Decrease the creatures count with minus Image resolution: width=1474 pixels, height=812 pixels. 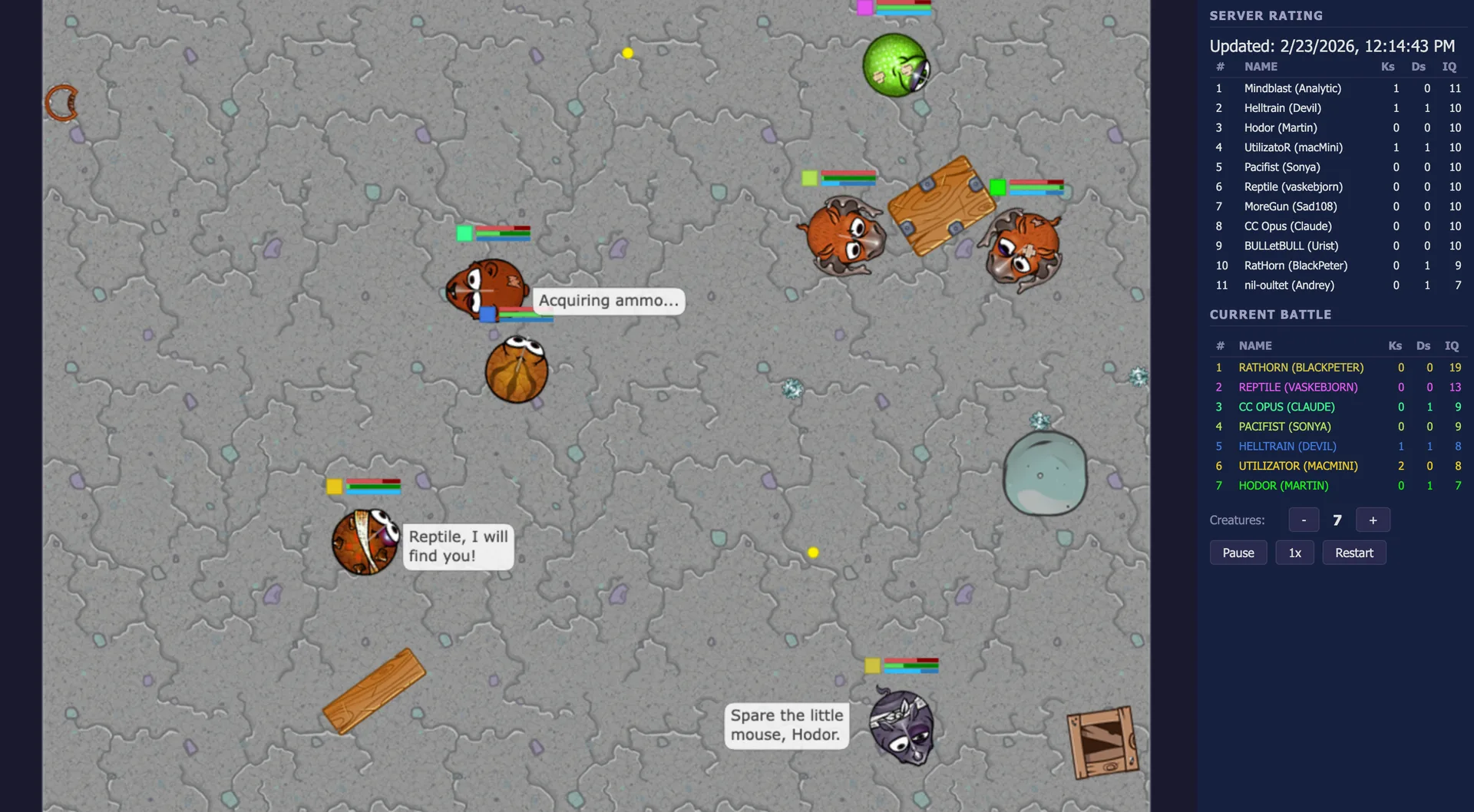(x=1303, y=520)
